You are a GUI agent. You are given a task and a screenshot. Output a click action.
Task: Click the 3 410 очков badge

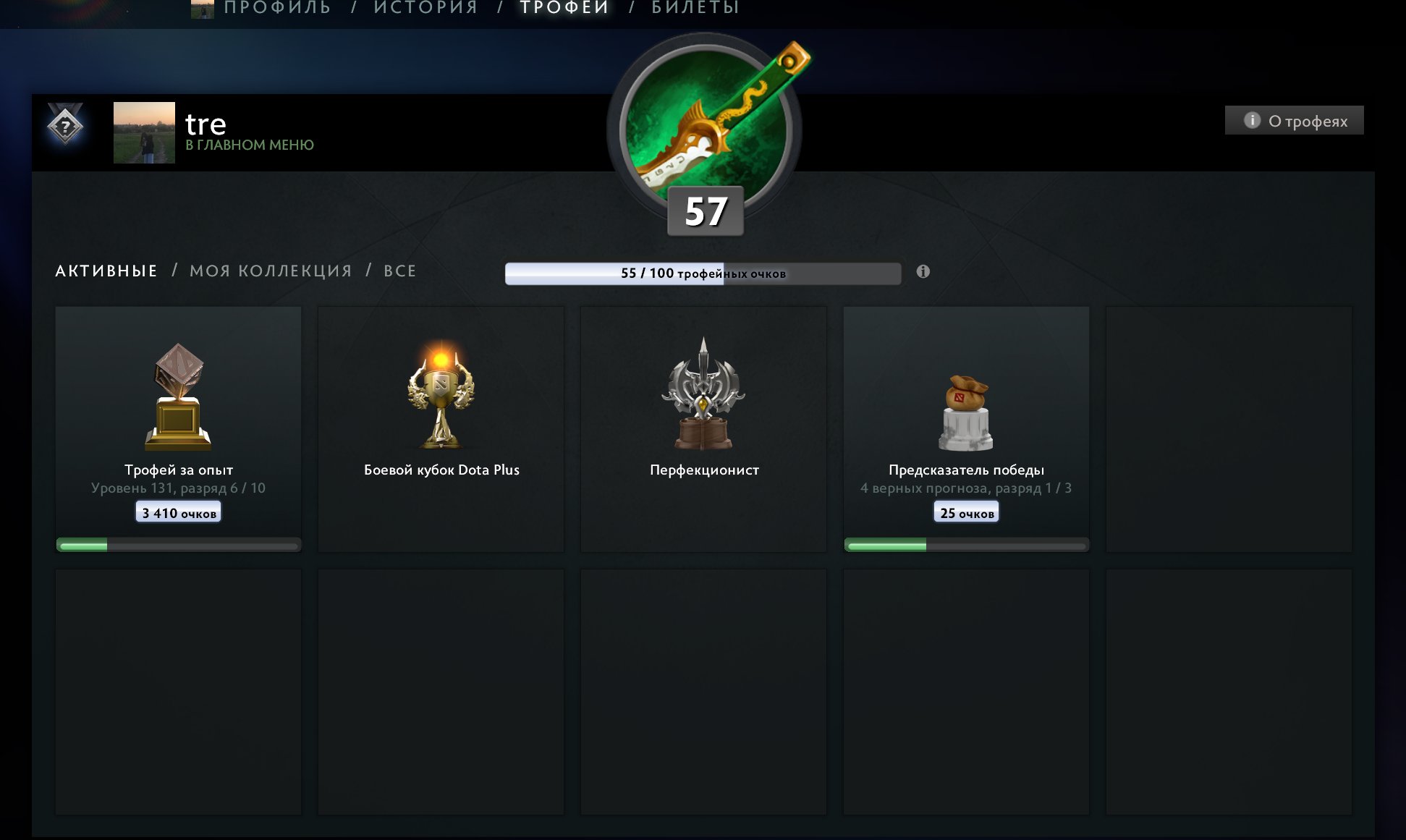point(178,512)
